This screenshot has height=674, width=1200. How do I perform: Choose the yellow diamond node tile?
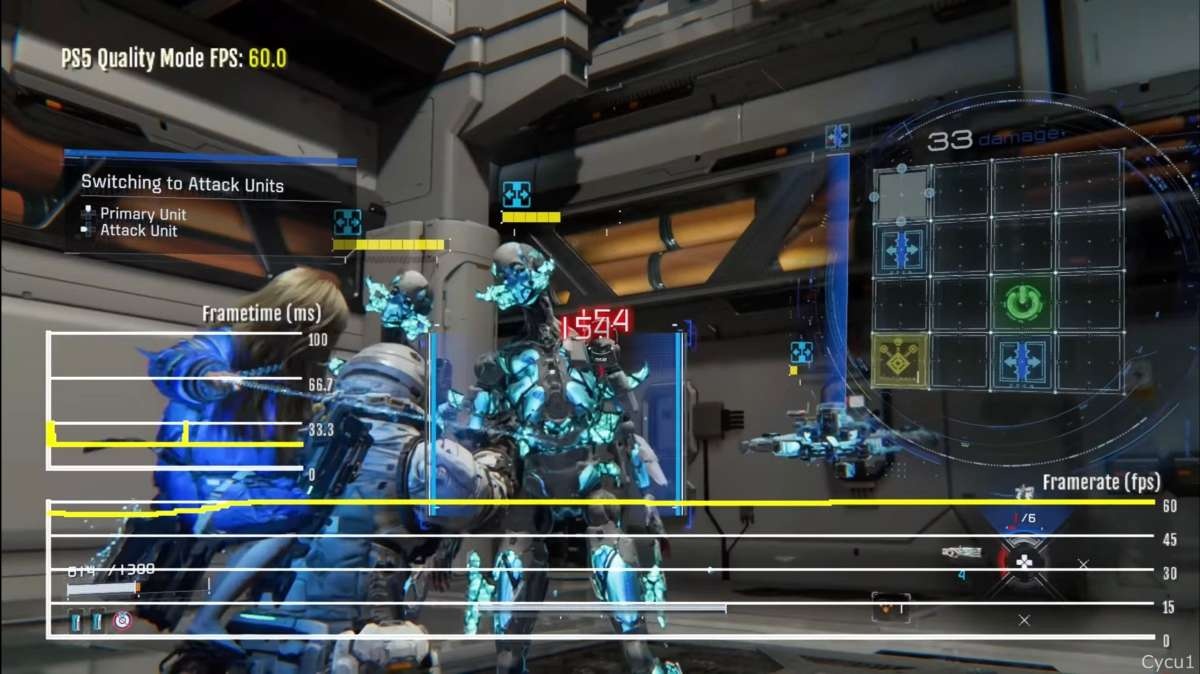tap(900, 361)
